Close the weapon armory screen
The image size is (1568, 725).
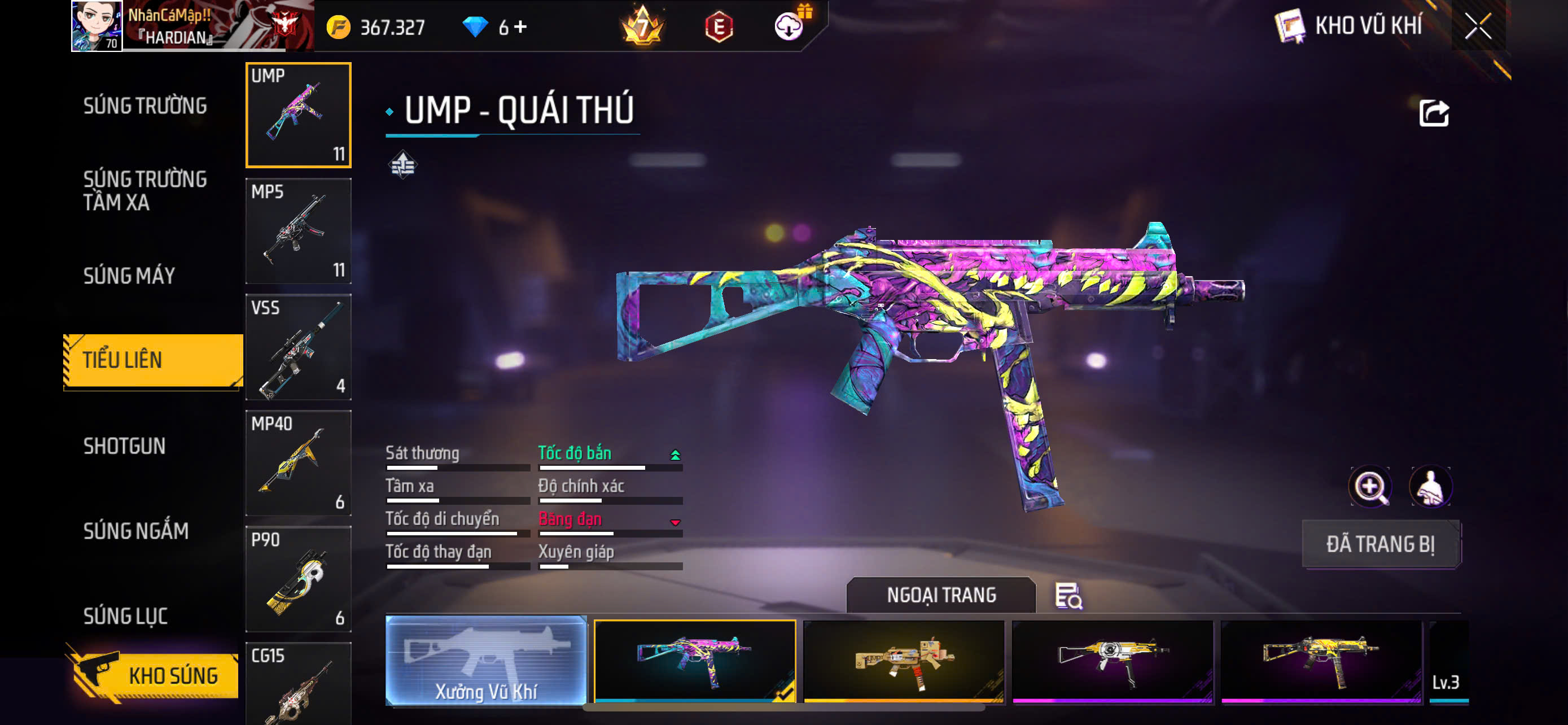point(1478,26)
